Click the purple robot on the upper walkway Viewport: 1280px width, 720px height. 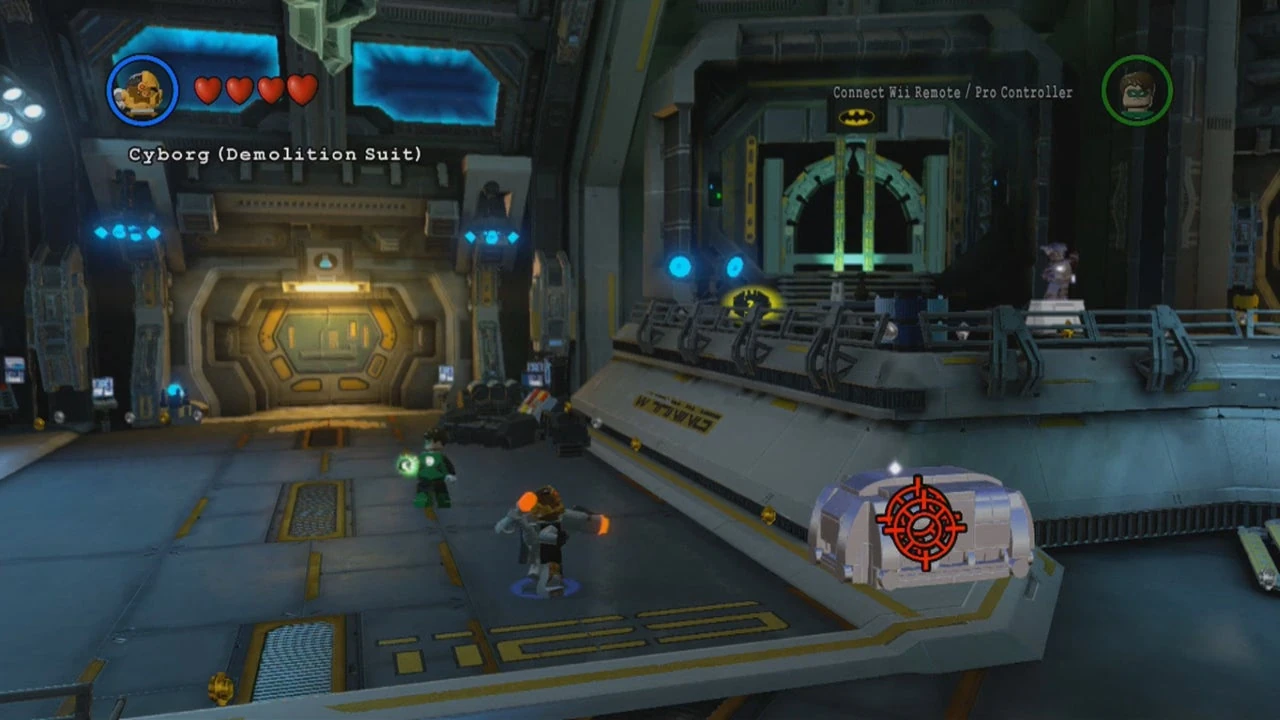point(1057,270)
